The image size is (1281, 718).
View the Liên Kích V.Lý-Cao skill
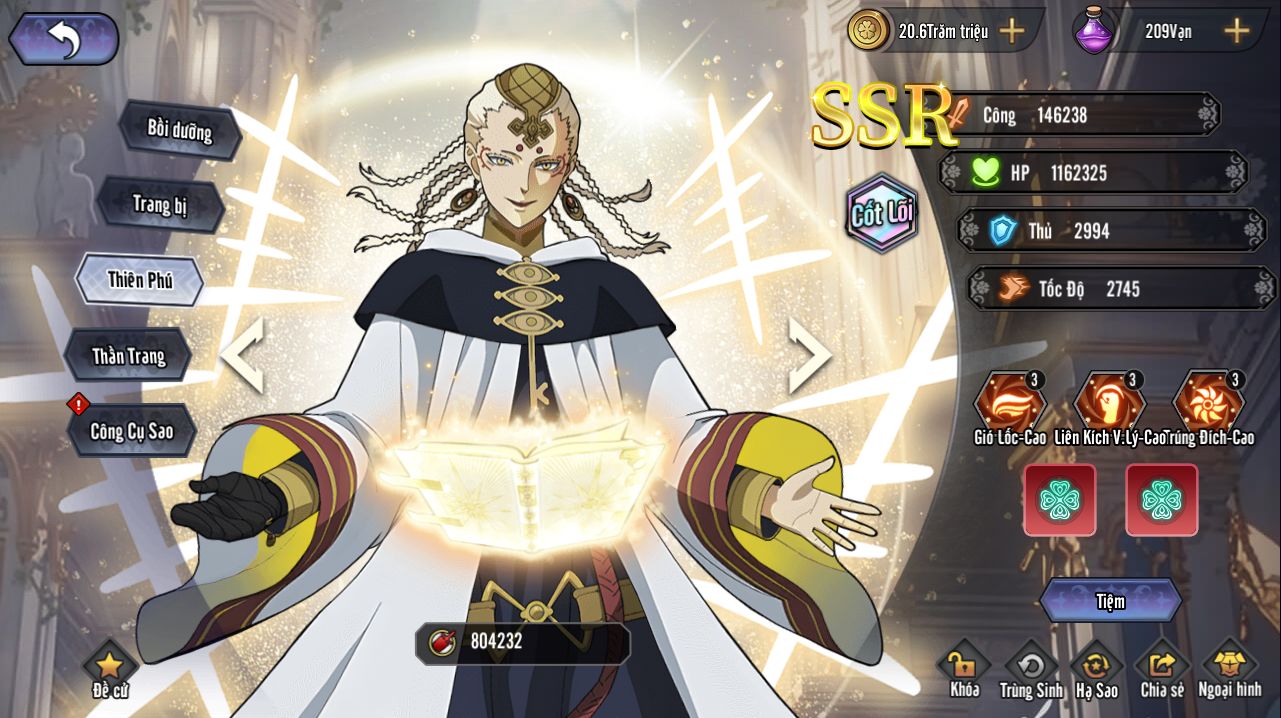[x=1110, y=403]
